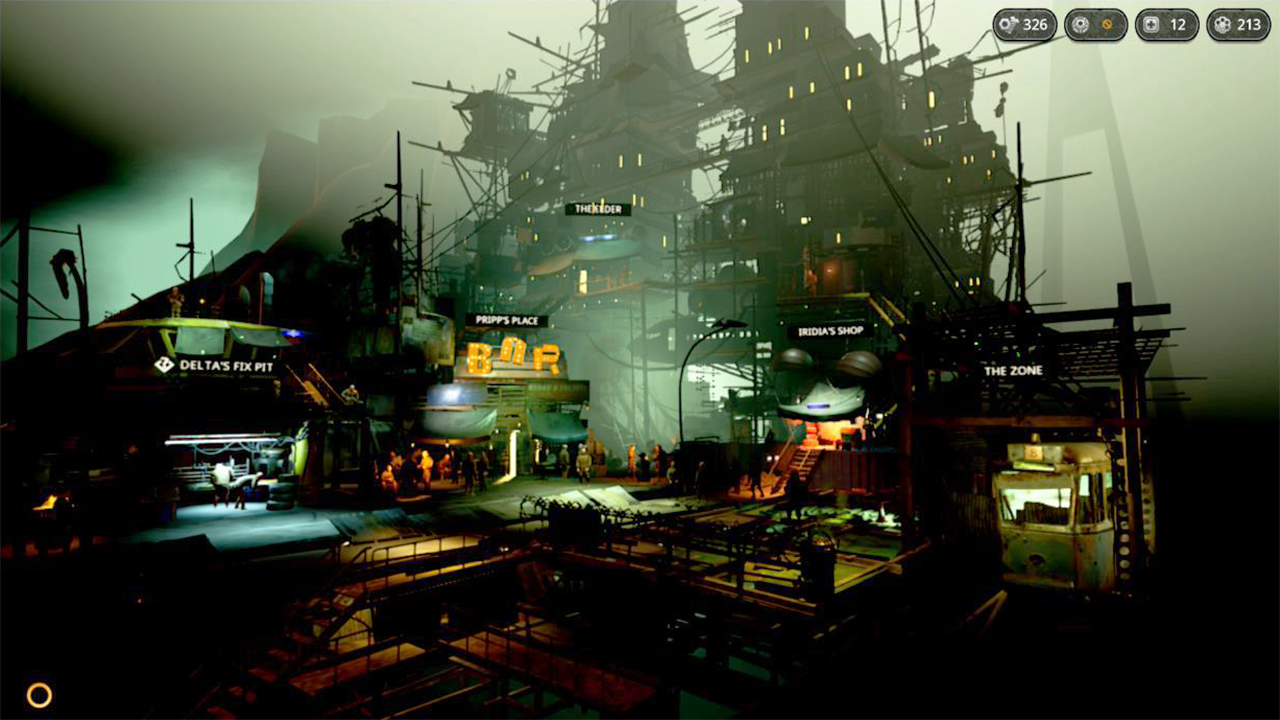Visit The Elder
Image resolution: width=1280 pixels, height=720 pixels.
point(601,209)
